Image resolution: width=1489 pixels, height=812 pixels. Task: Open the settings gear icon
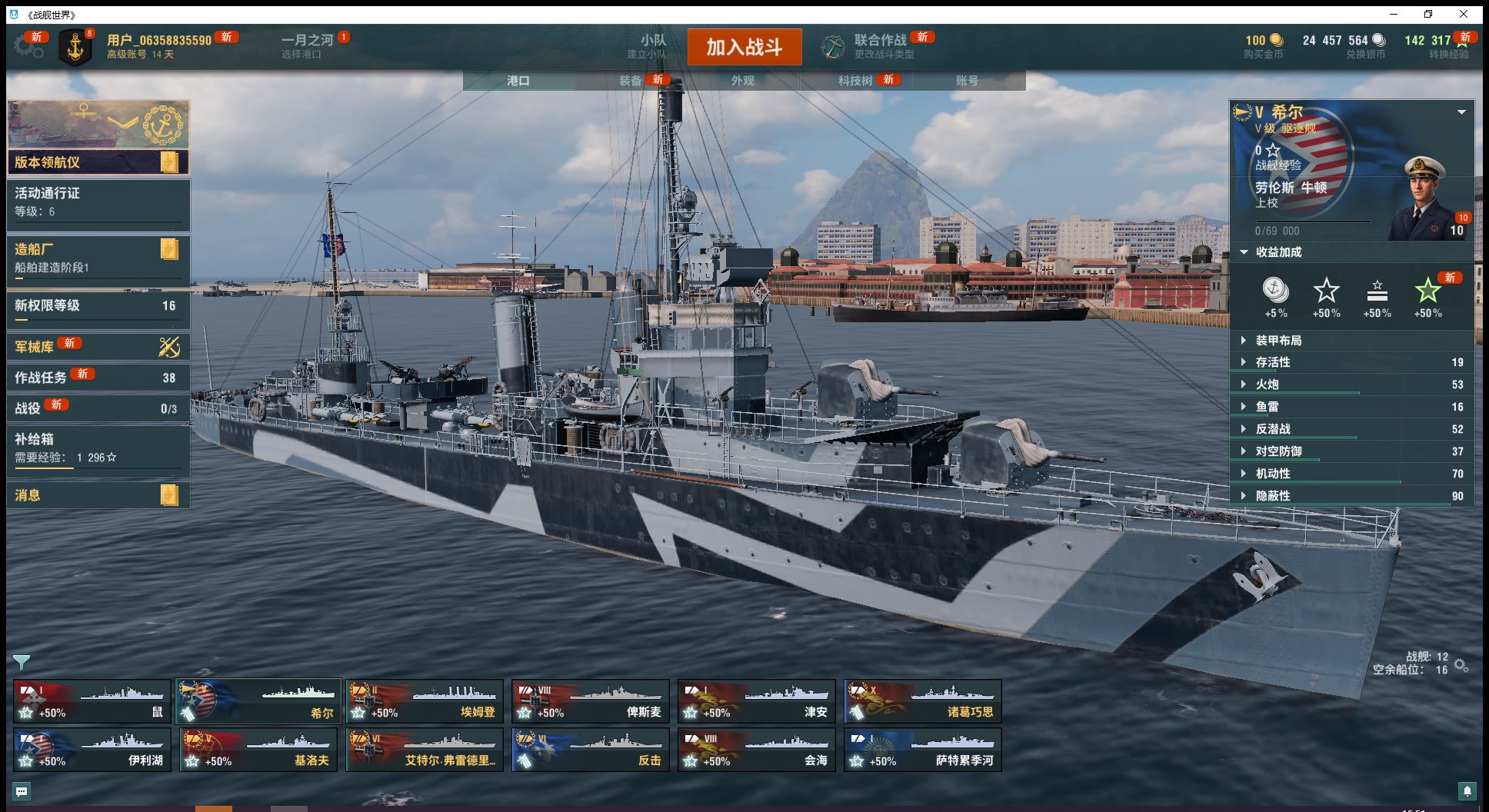28,47
